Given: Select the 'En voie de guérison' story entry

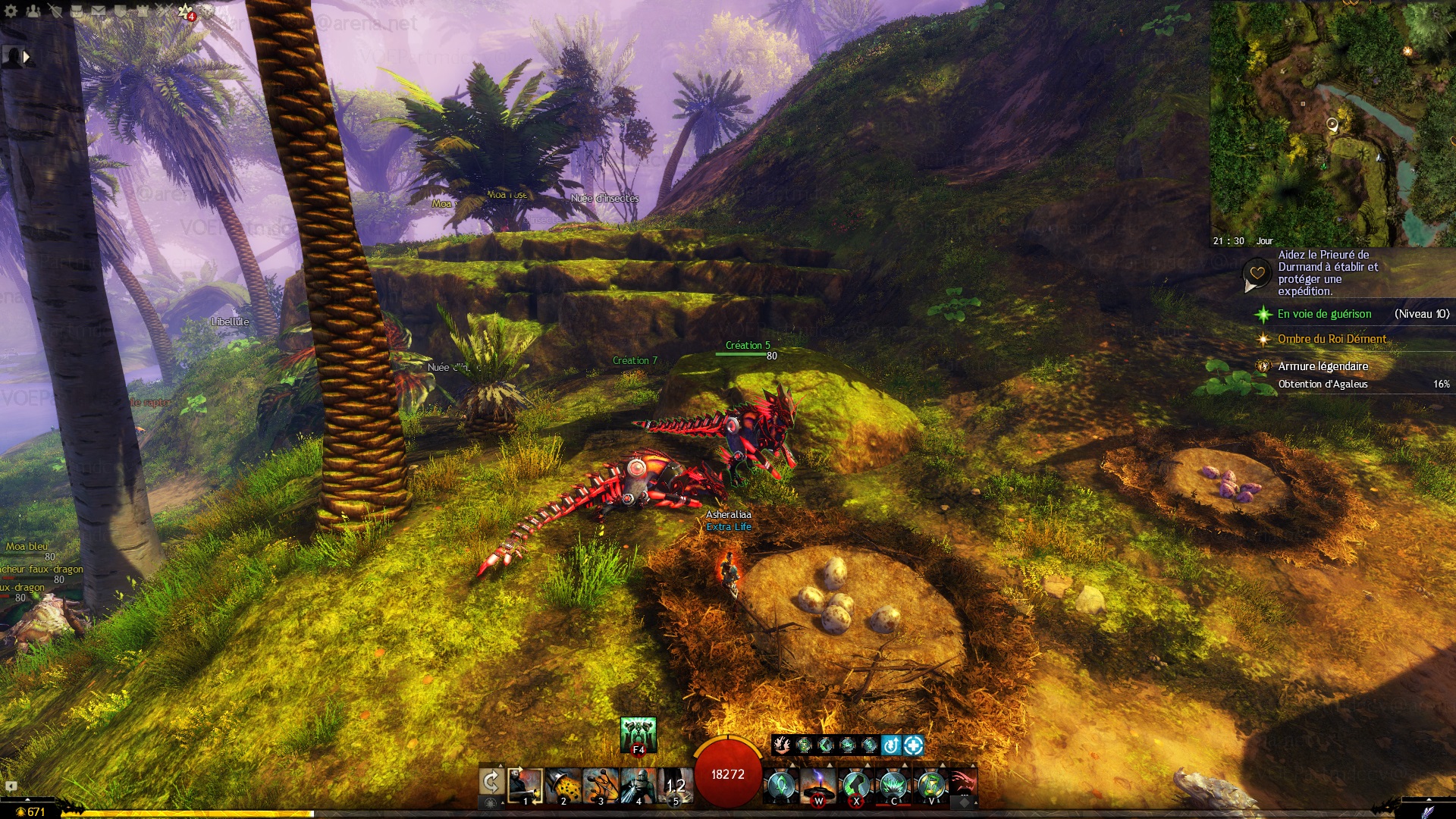Looking at the screenshot, I should [x=1324, y=314].
